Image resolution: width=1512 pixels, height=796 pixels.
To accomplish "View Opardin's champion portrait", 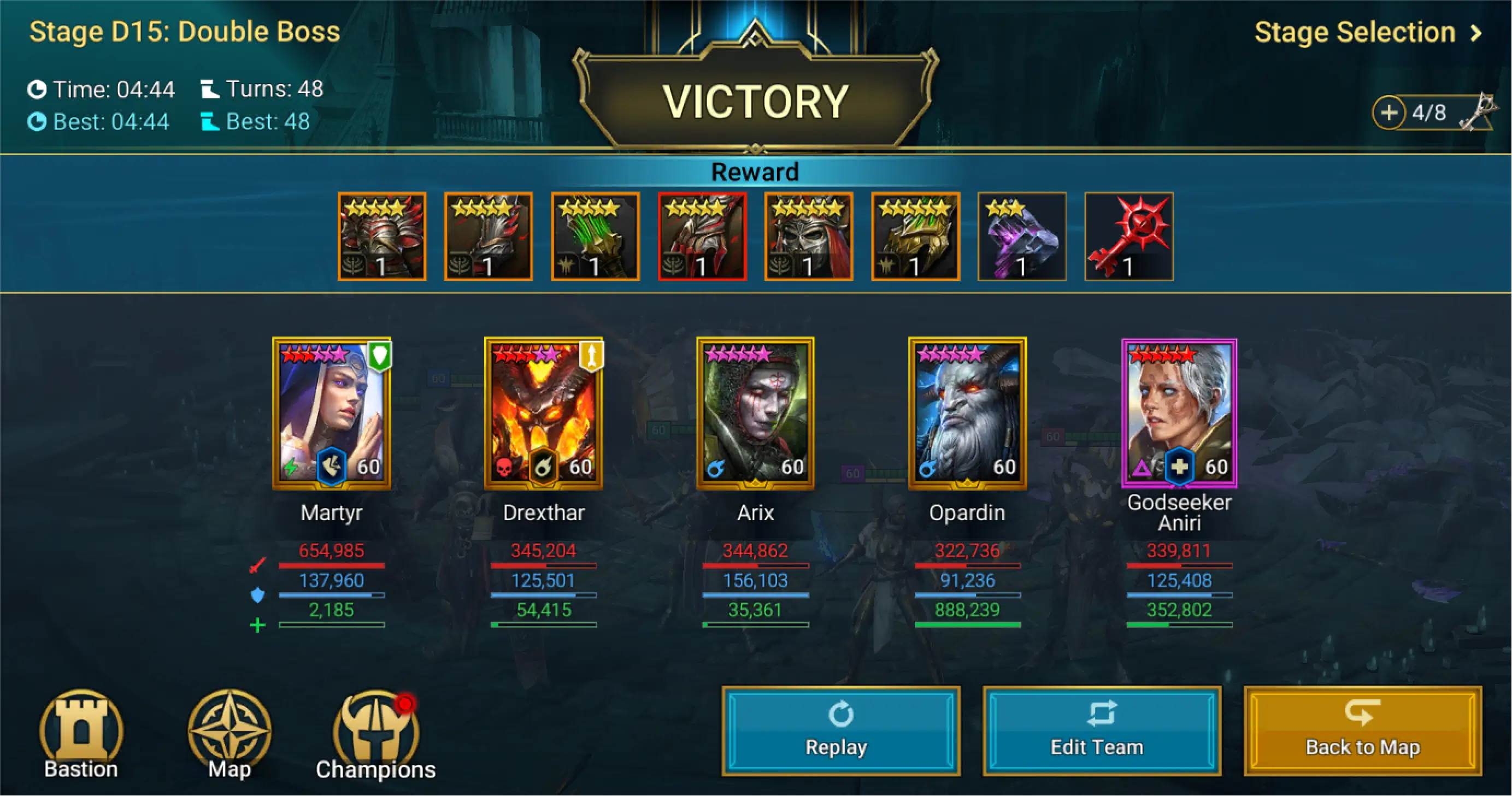I will point(967,413).
